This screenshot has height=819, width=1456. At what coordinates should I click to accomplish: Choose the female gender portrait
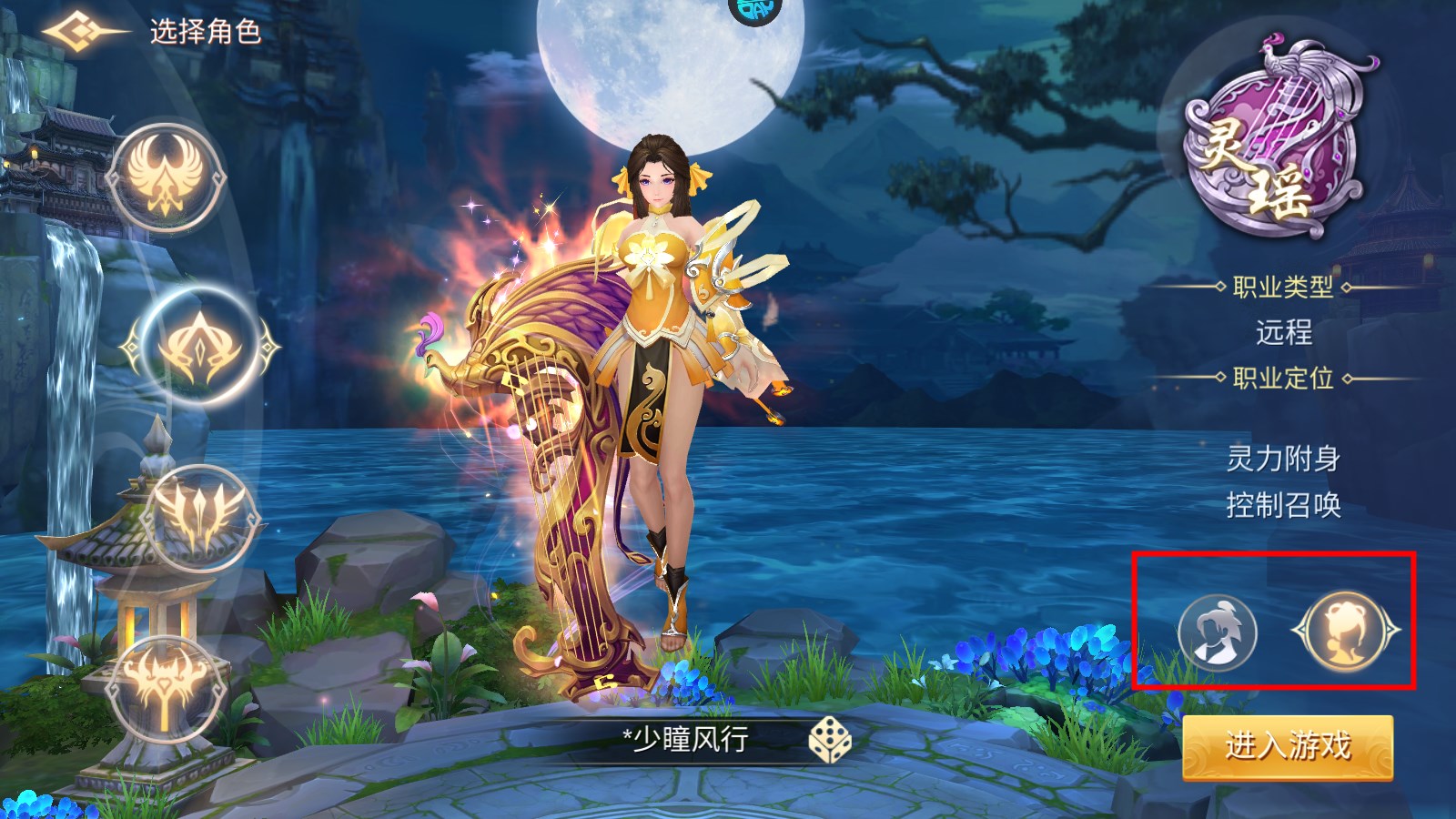point(1346,631)
